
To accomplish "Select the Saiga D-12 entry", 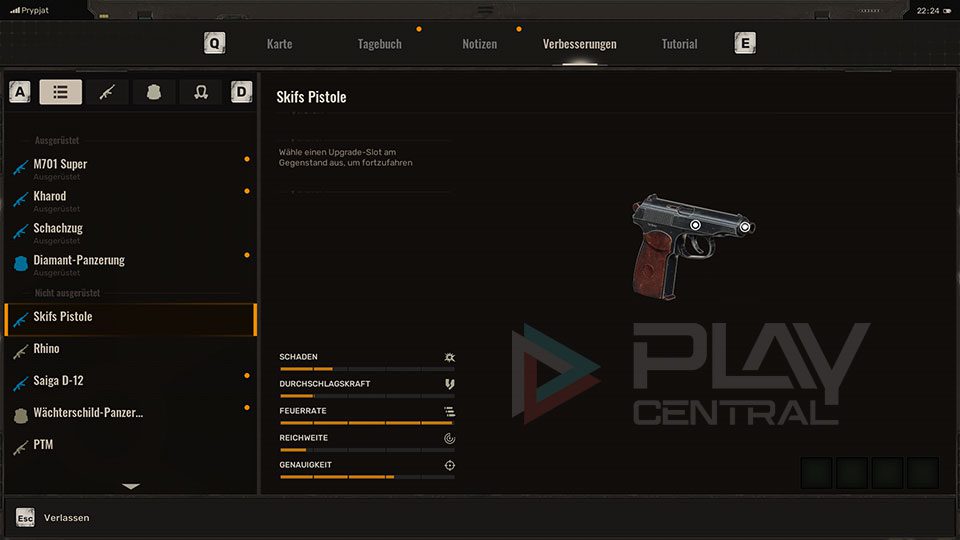I will [x=58, y=381].
